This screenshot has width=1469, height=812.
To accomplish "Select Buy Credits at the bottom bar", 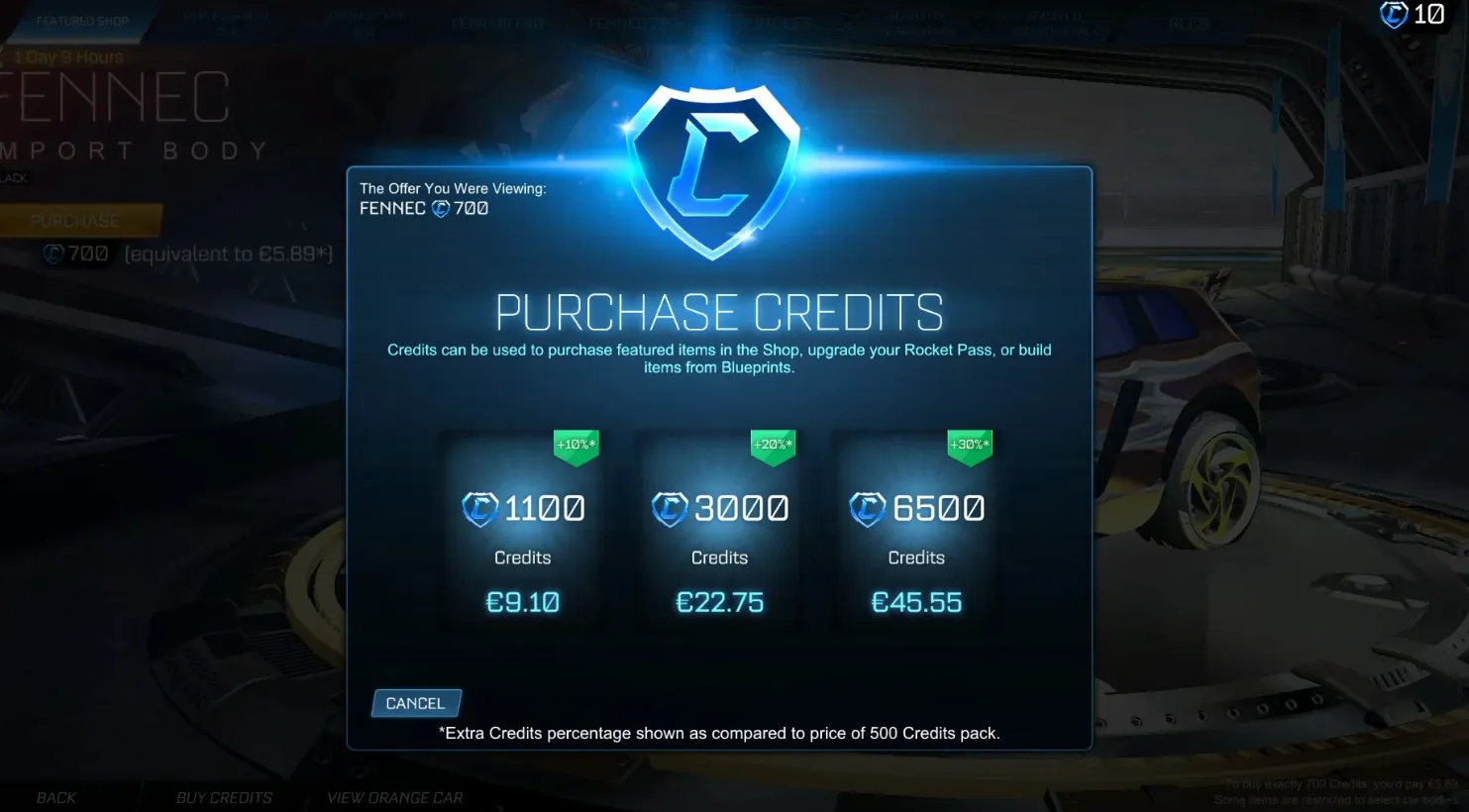I will pos(224,797).
